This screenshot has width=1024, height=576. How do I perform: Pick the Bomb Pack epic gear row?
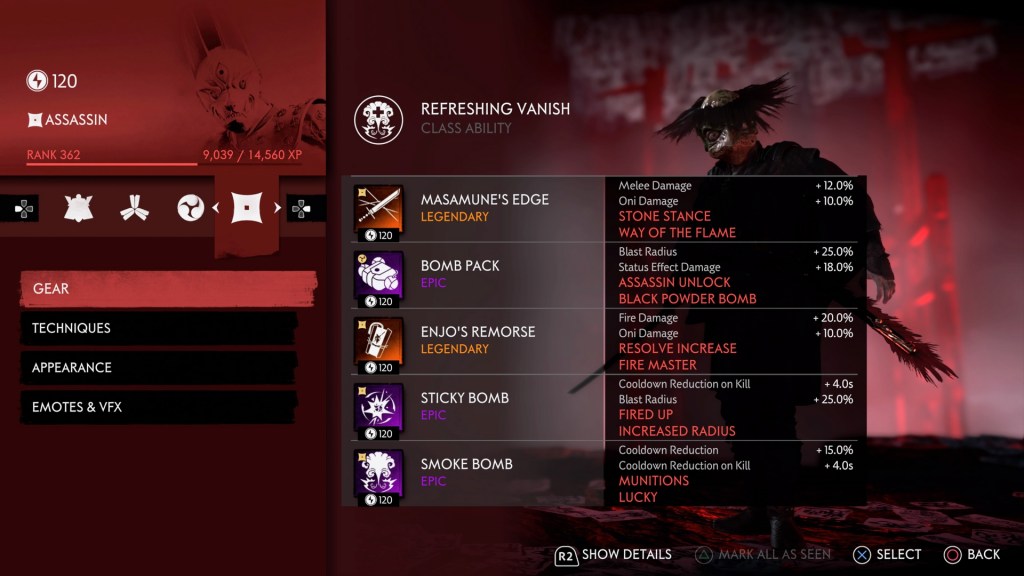478,274
